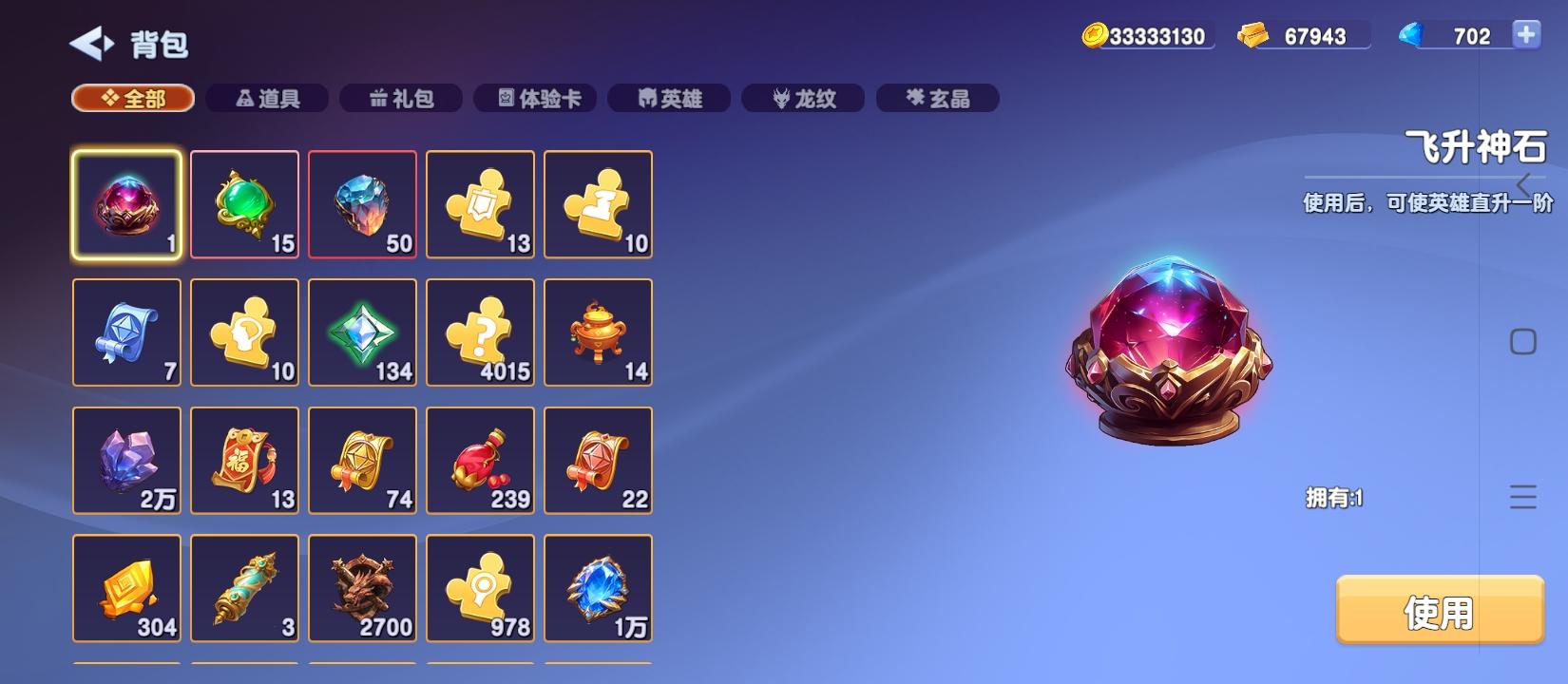Select the key-shaped puzzle piece counted 978
The height and width of the screenshot is (684, 1568).
pyautogui.click(x=480, y=589)
